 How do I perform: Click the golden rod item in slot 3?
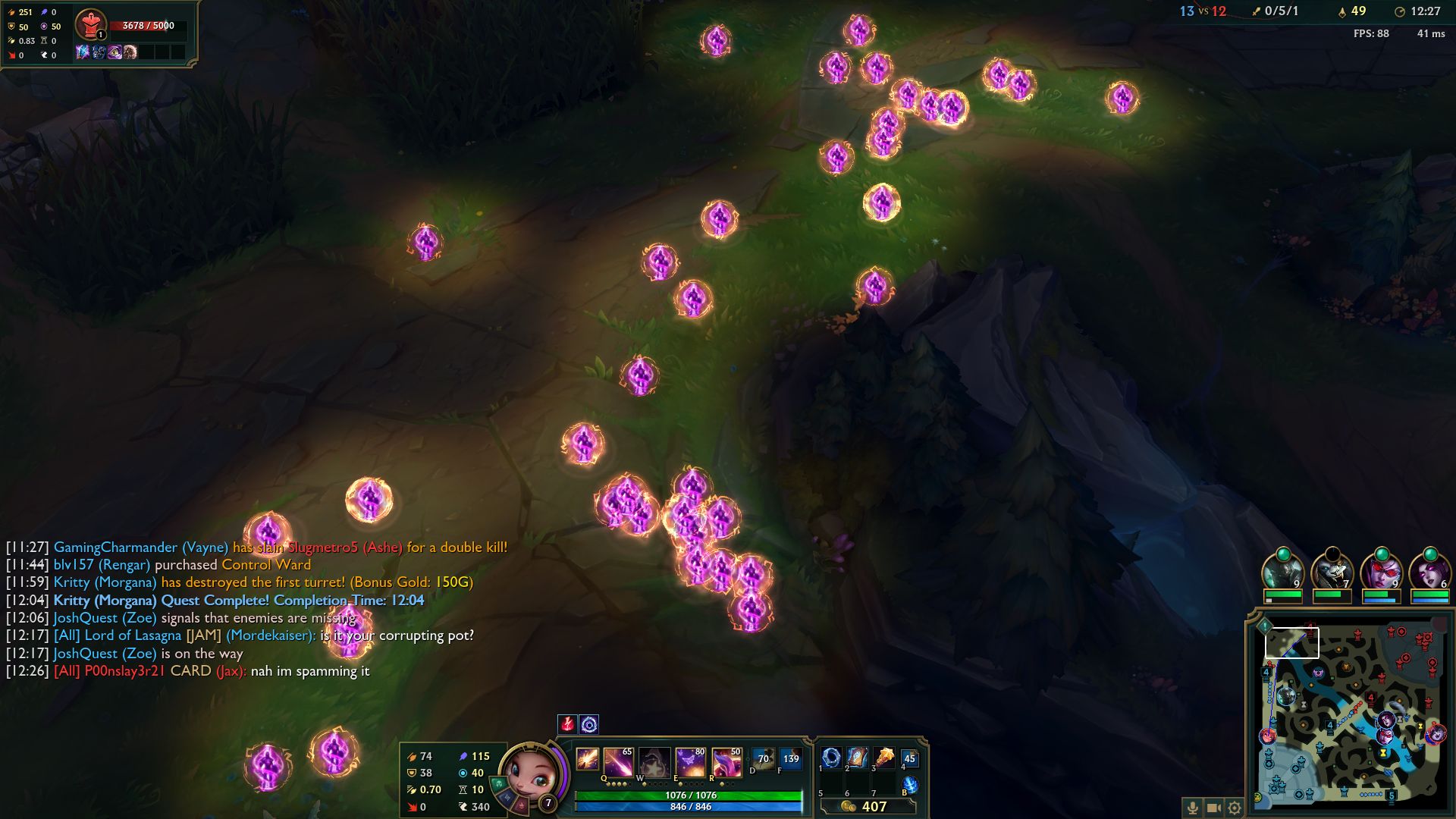coord(883,758)
